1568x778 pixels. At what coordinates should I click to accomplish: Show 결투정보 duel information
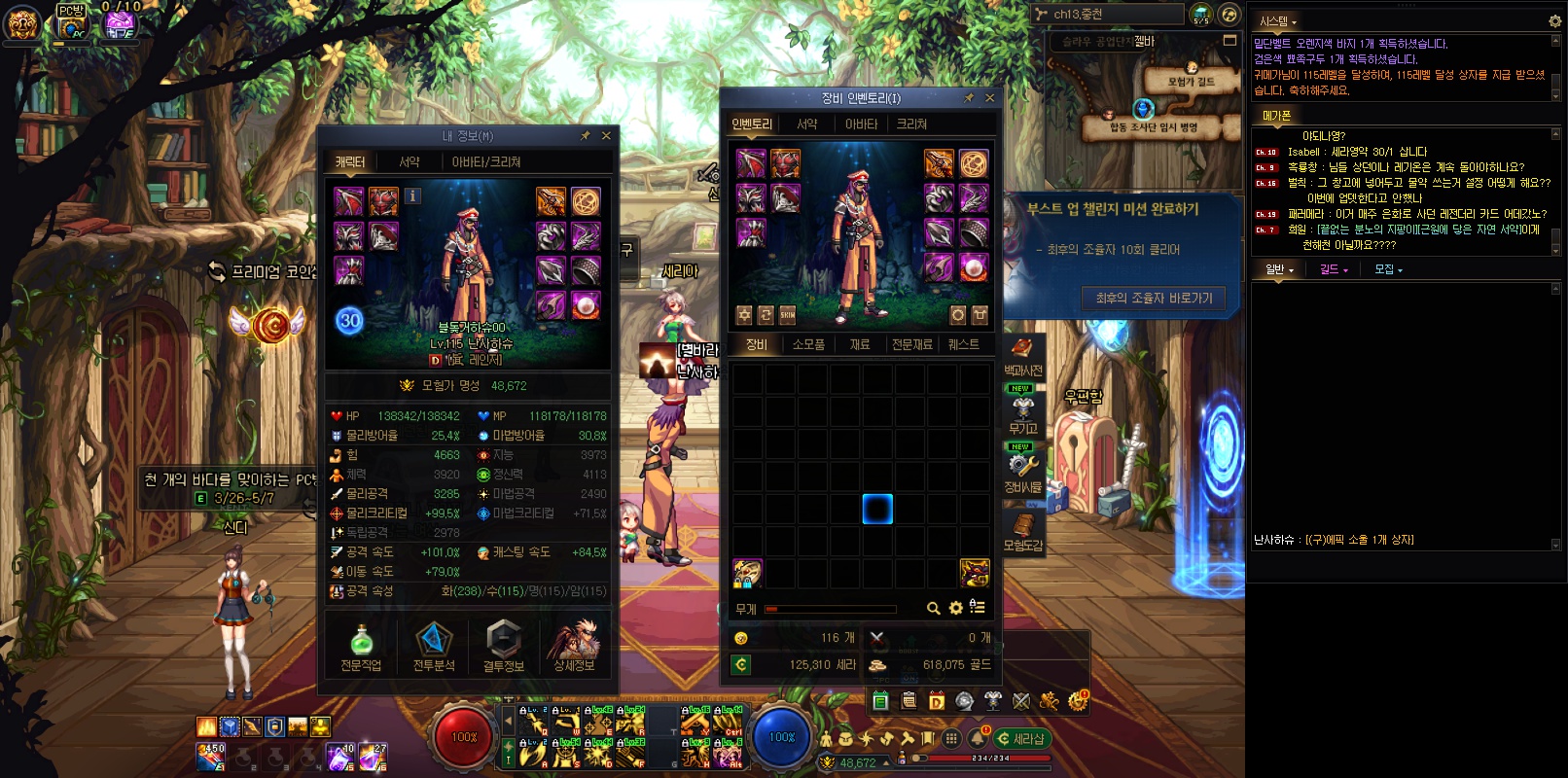[x=503, y=648]
